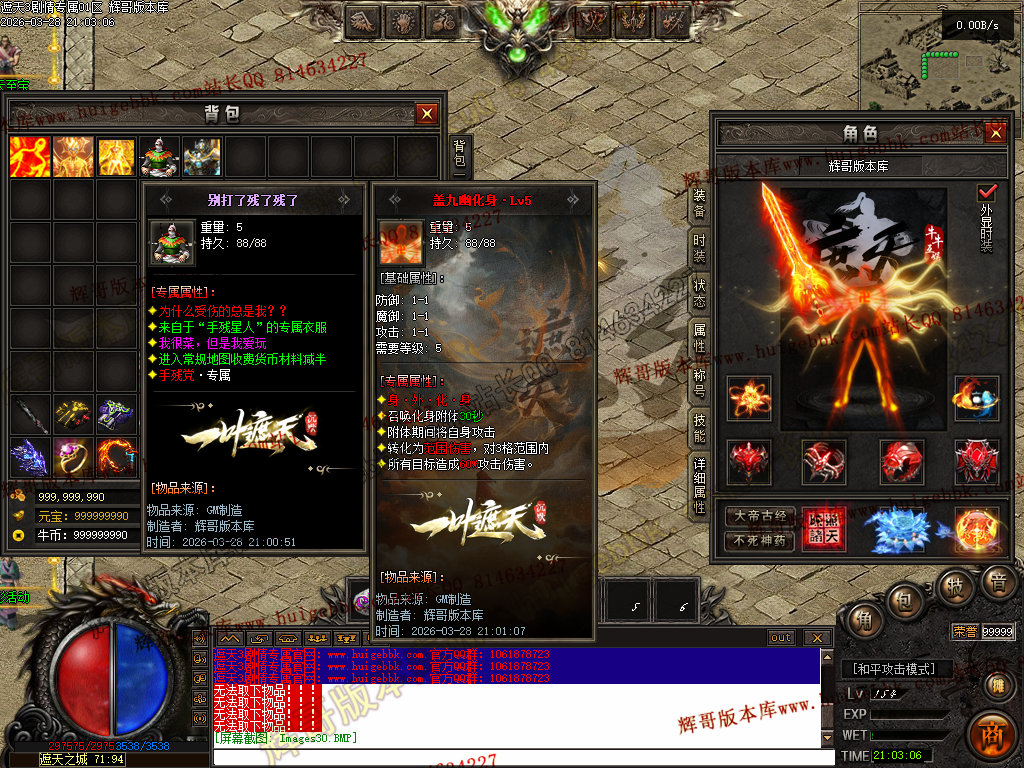The height and width of the screenshot is (768, 1024).
Task: Switch to the 时装 tab
Action: pos(700,249)
